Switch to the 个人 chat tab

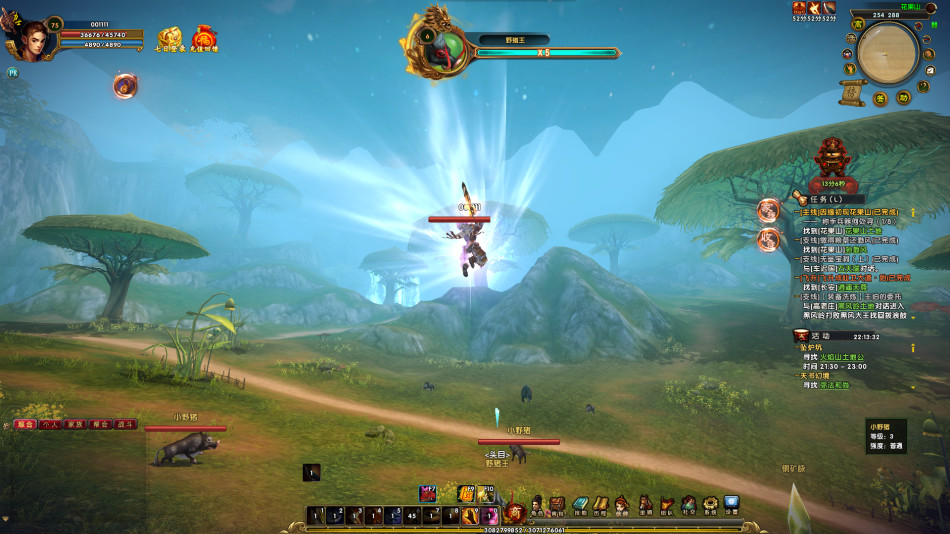pos(50,424)
